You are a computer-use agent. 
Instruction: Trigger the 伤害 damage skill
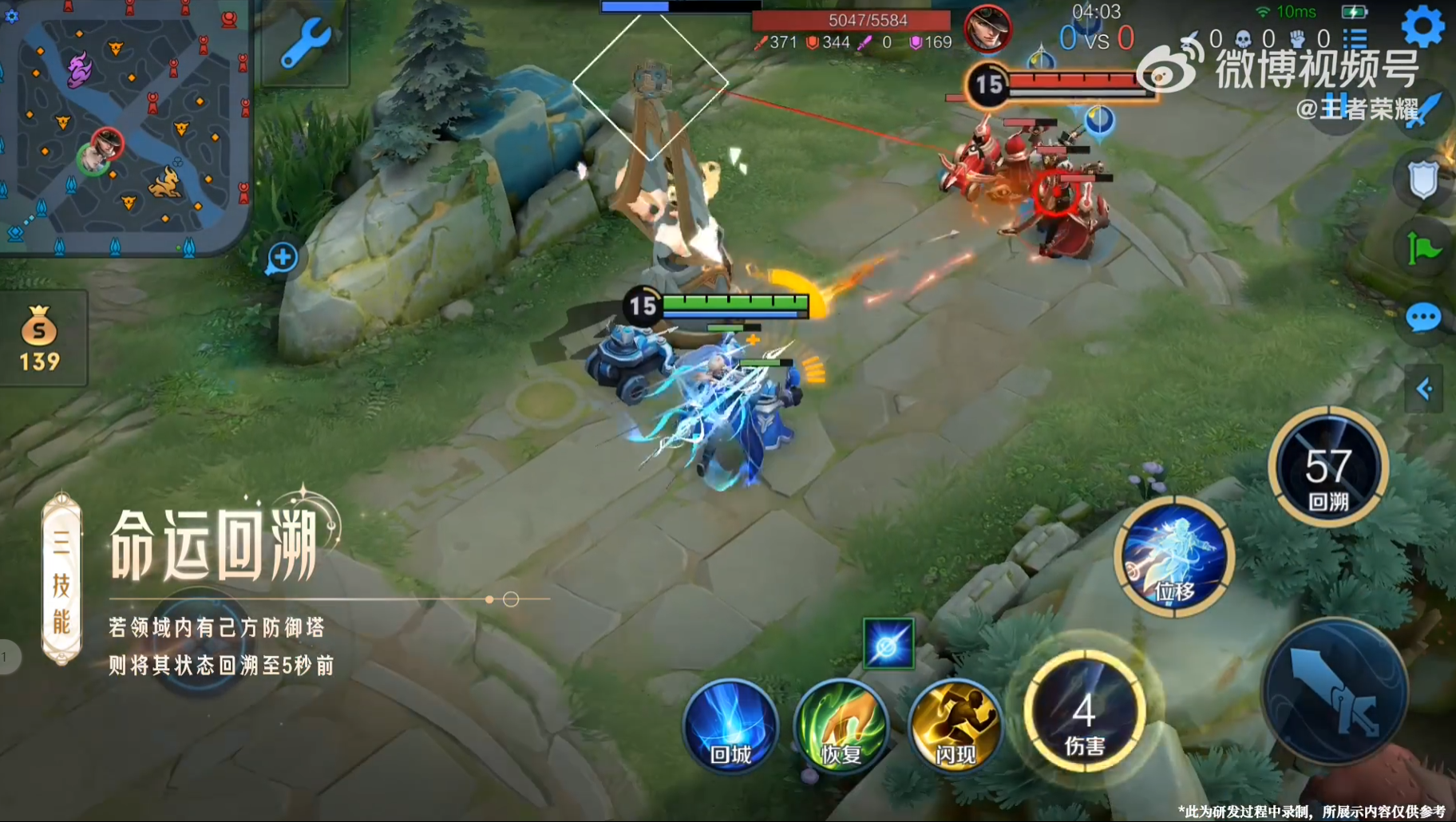click(1084, 712)
